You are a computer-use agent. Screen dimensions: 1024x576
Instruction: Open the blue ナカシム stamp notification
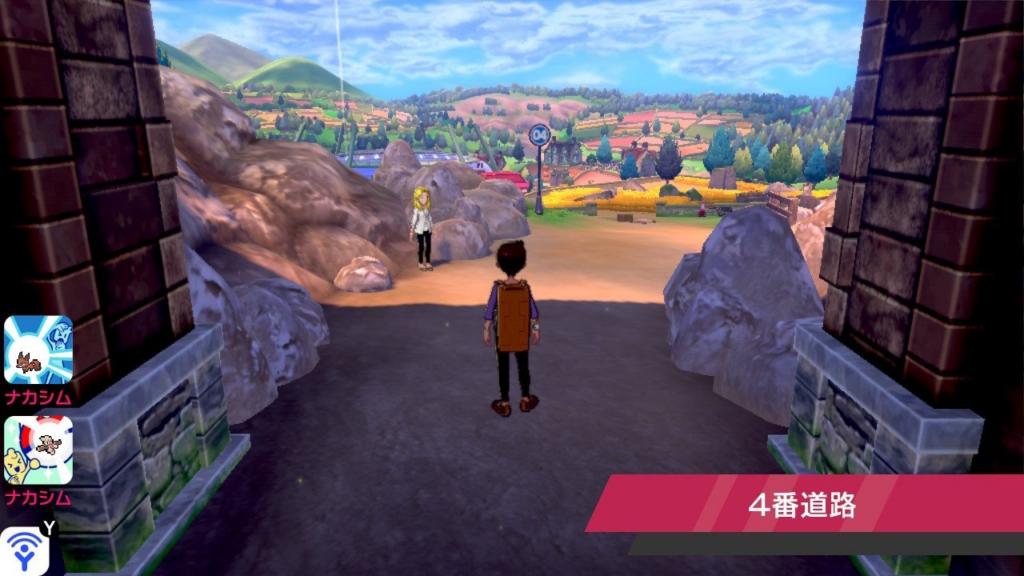click(38, 350)
